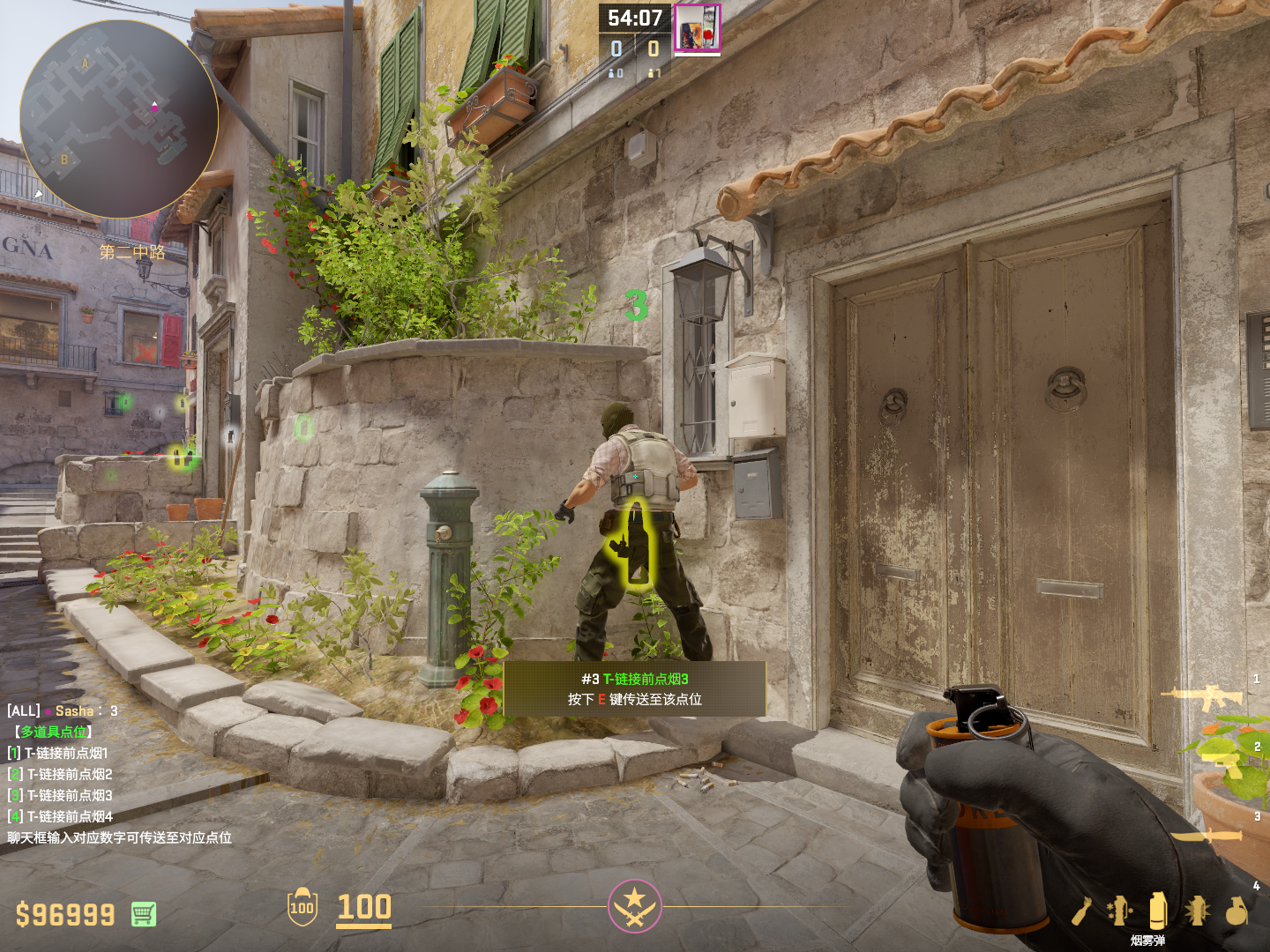Image resolution: width=1270 pixels, height=952 pixels.
Task: Select the molotov grenade icon
Action: [x=1083, y=911]
